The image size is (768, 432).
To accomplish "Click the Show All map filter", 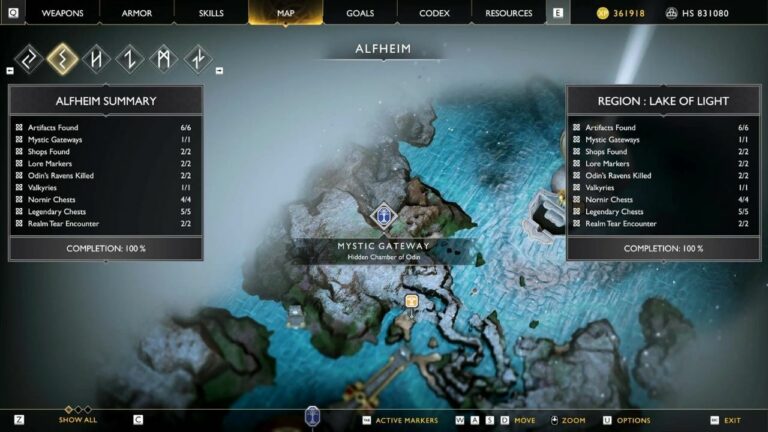I will [78, 420].
